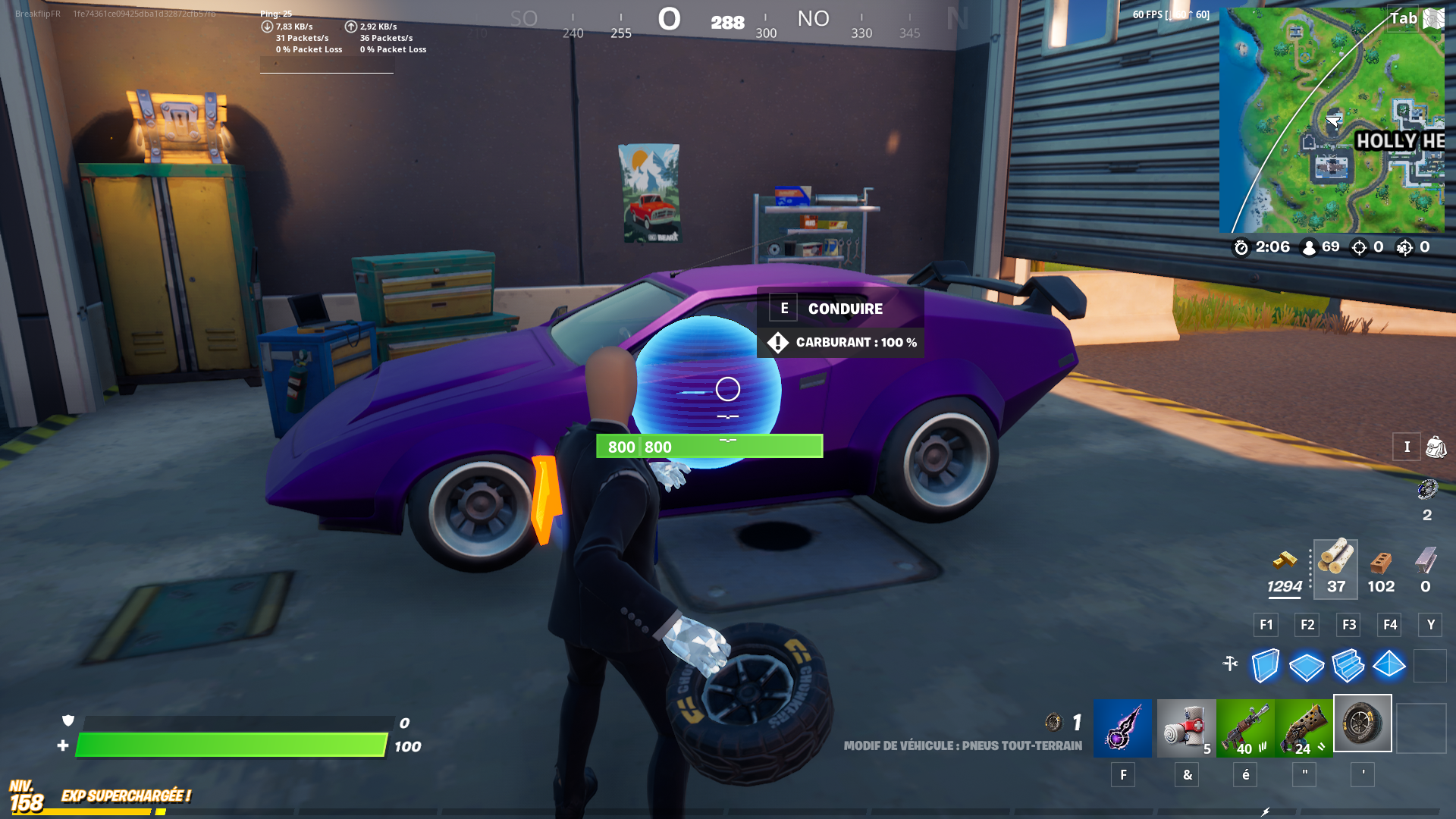Click the Tab map label

point(1404,18)
